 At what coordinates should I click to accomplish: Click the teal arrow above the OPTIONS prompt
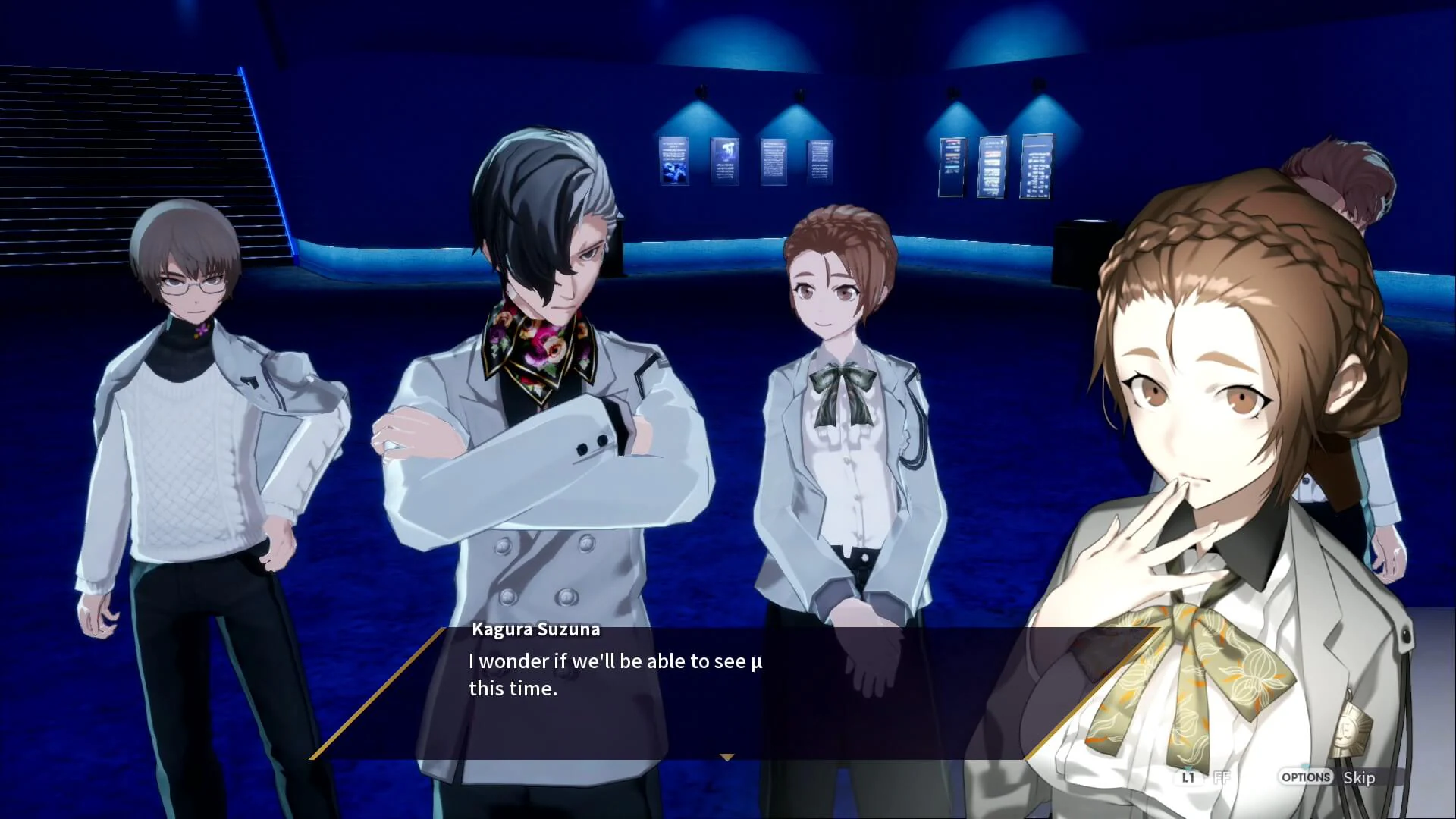point(1305,767)
